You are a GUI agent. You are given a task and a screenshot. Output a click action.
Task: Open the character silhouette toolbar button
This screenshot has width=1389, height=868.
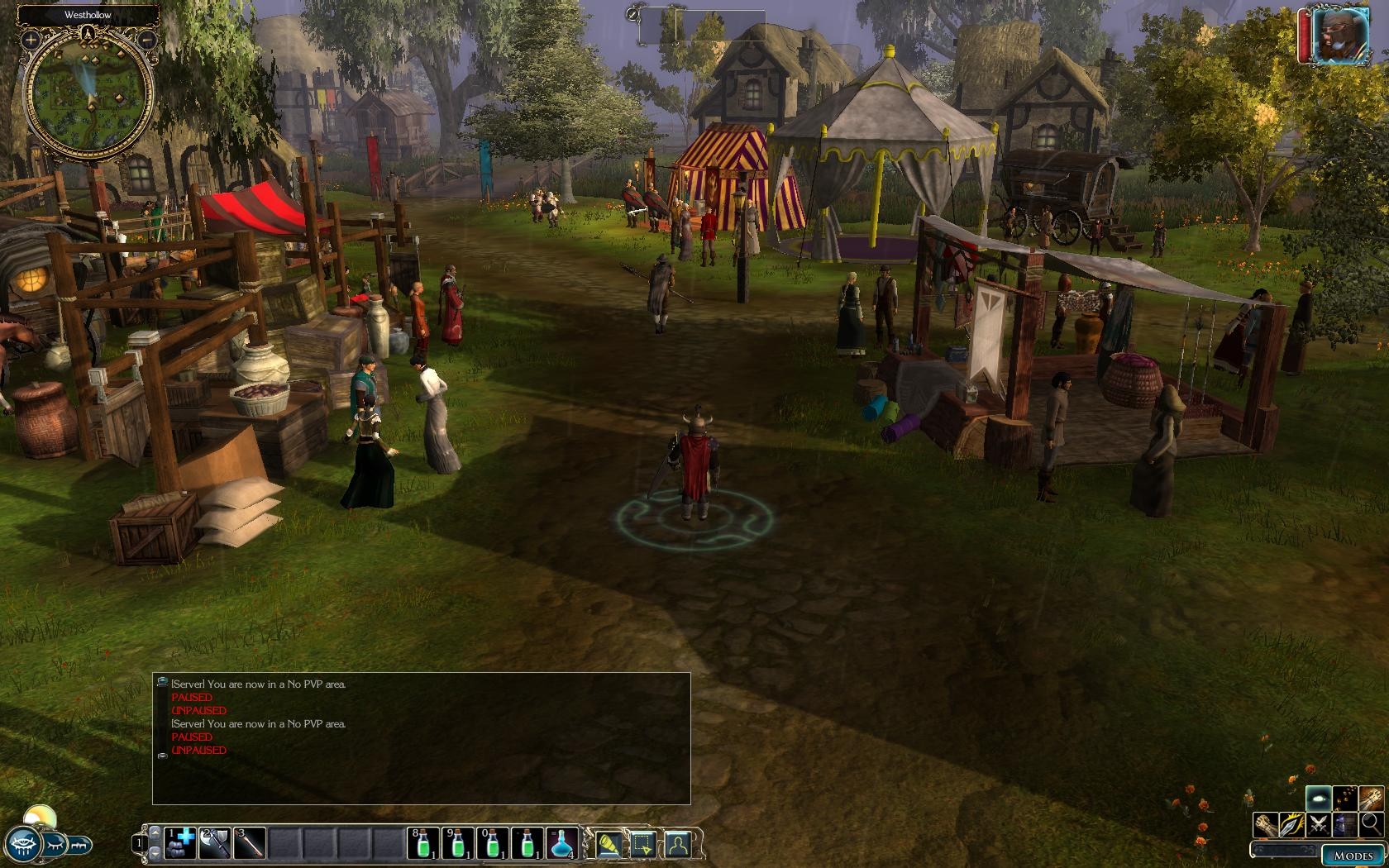(x=677, y=844)
